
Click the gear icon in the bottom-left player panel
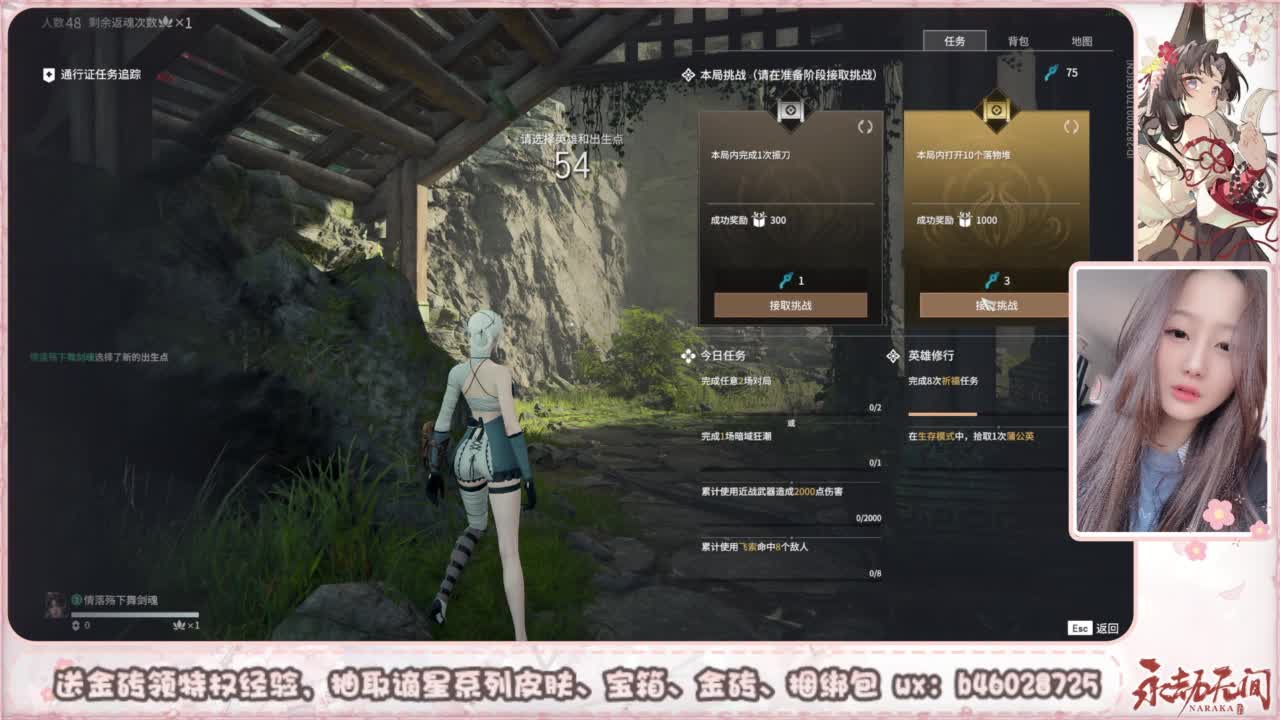point(76,626)
